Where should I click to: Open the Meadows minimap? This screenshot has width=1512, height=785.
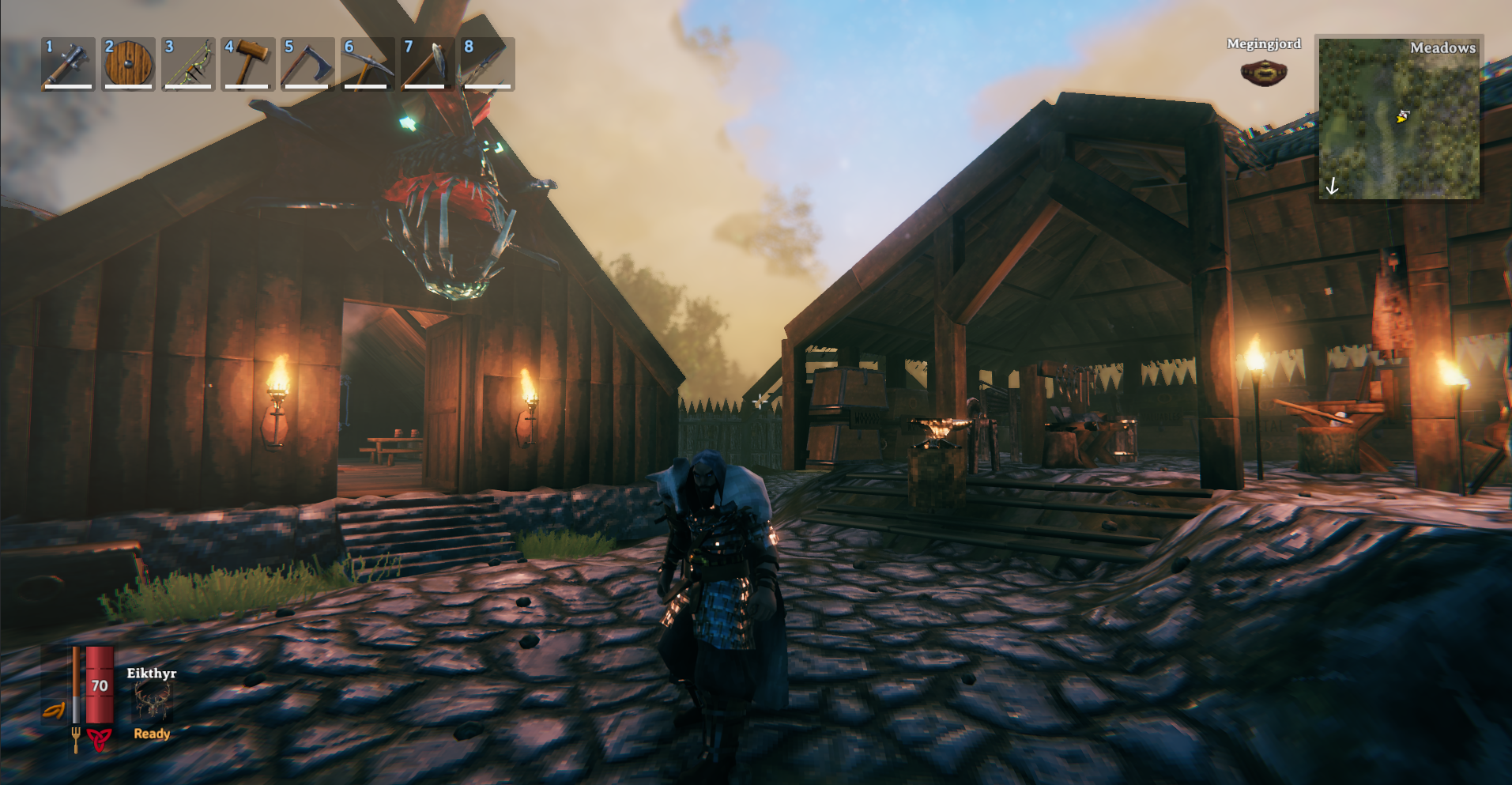pos(1398,119)
